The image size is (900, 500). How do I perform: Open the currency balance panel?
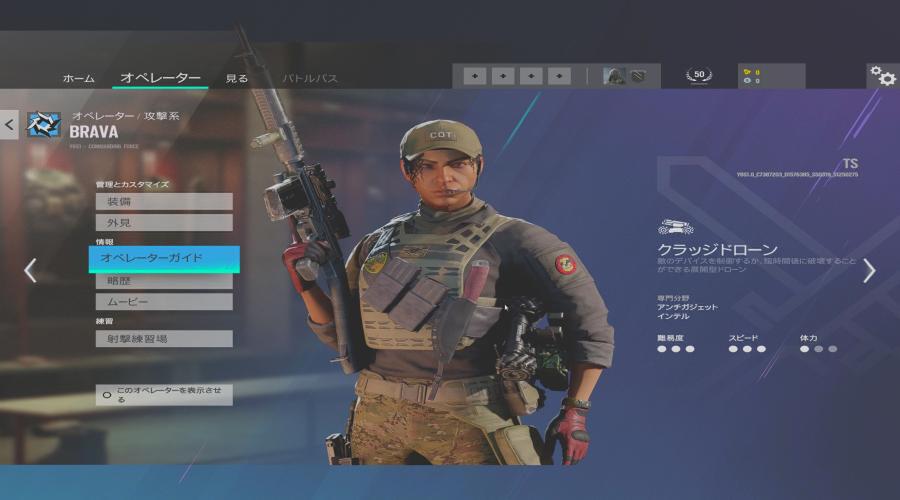coord(770,76)
